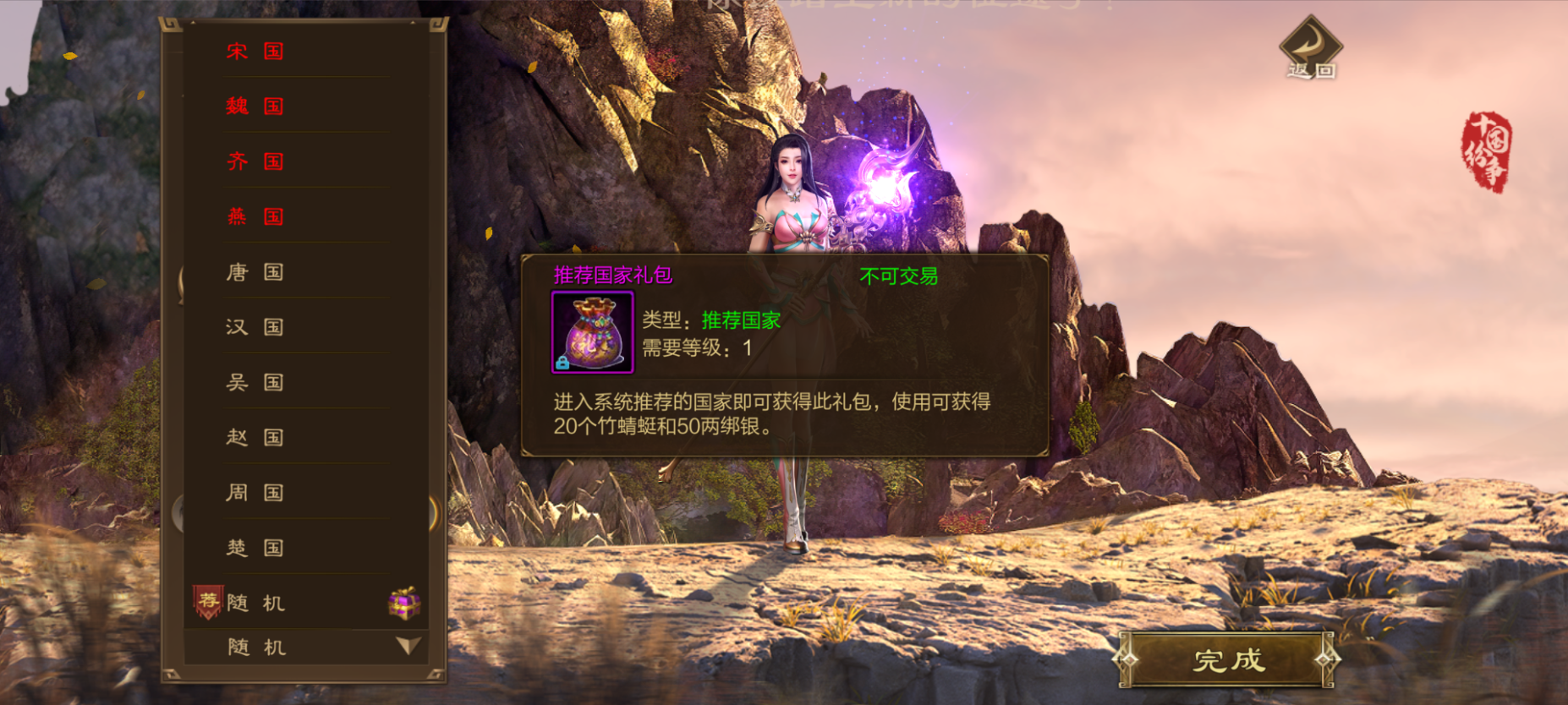Click the gift box icon beside 随机

click(404, 603)
